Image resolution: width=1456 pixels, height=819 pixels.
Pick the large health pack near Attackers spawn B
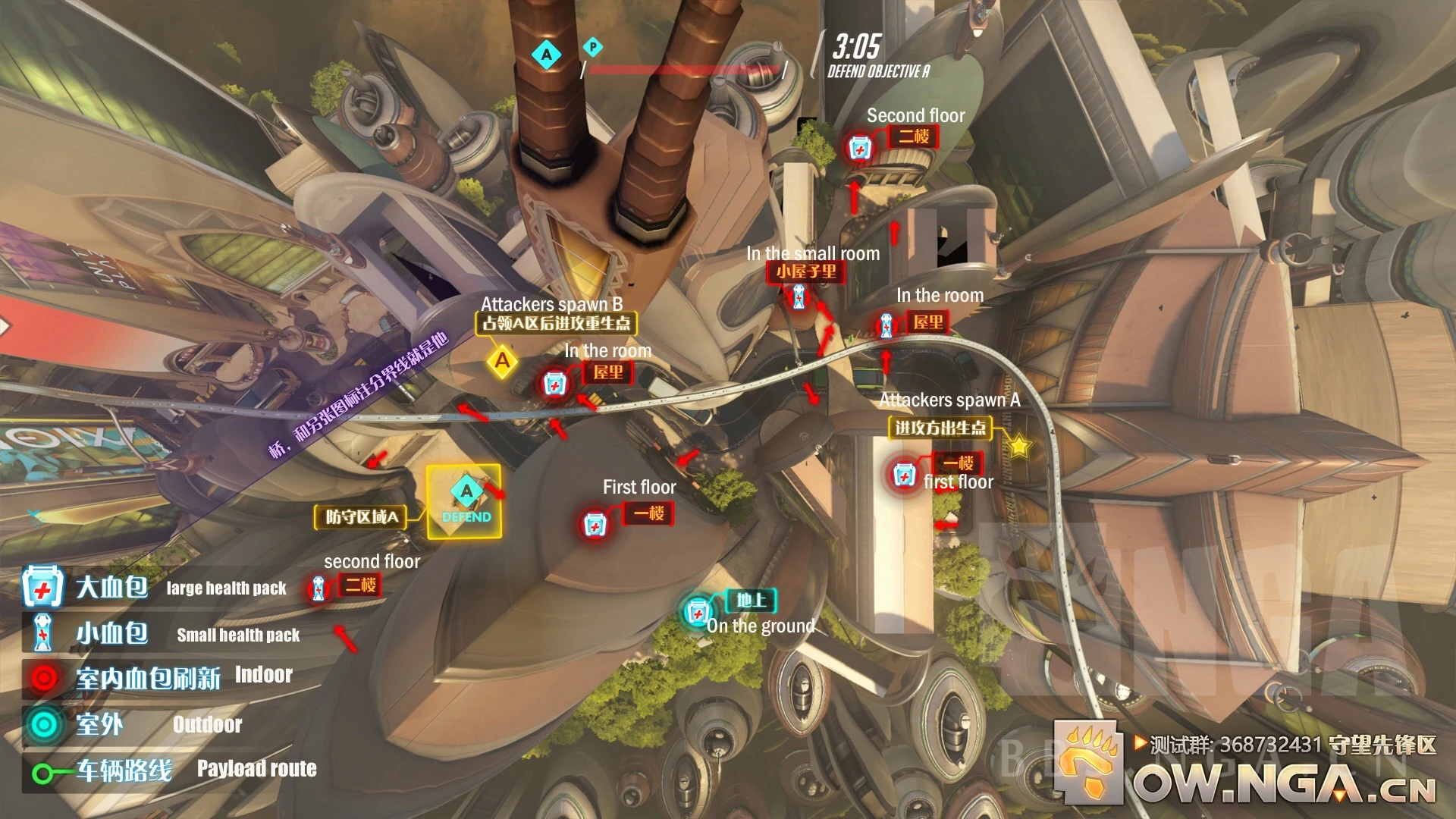[554, 384]
